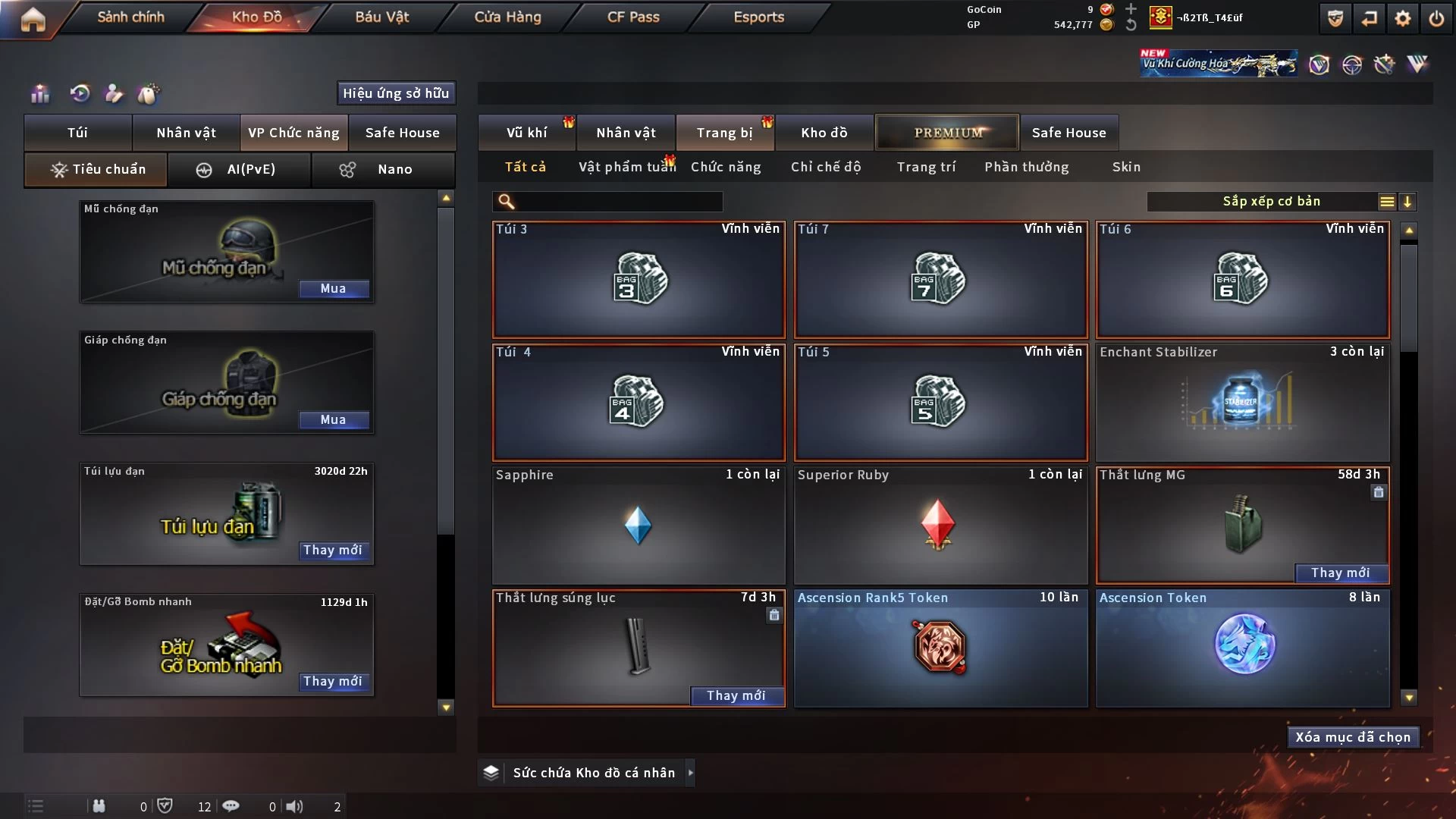Buy the Mũ chống đạn helmet
1456x819 pixels.
[x=333, y=289]
